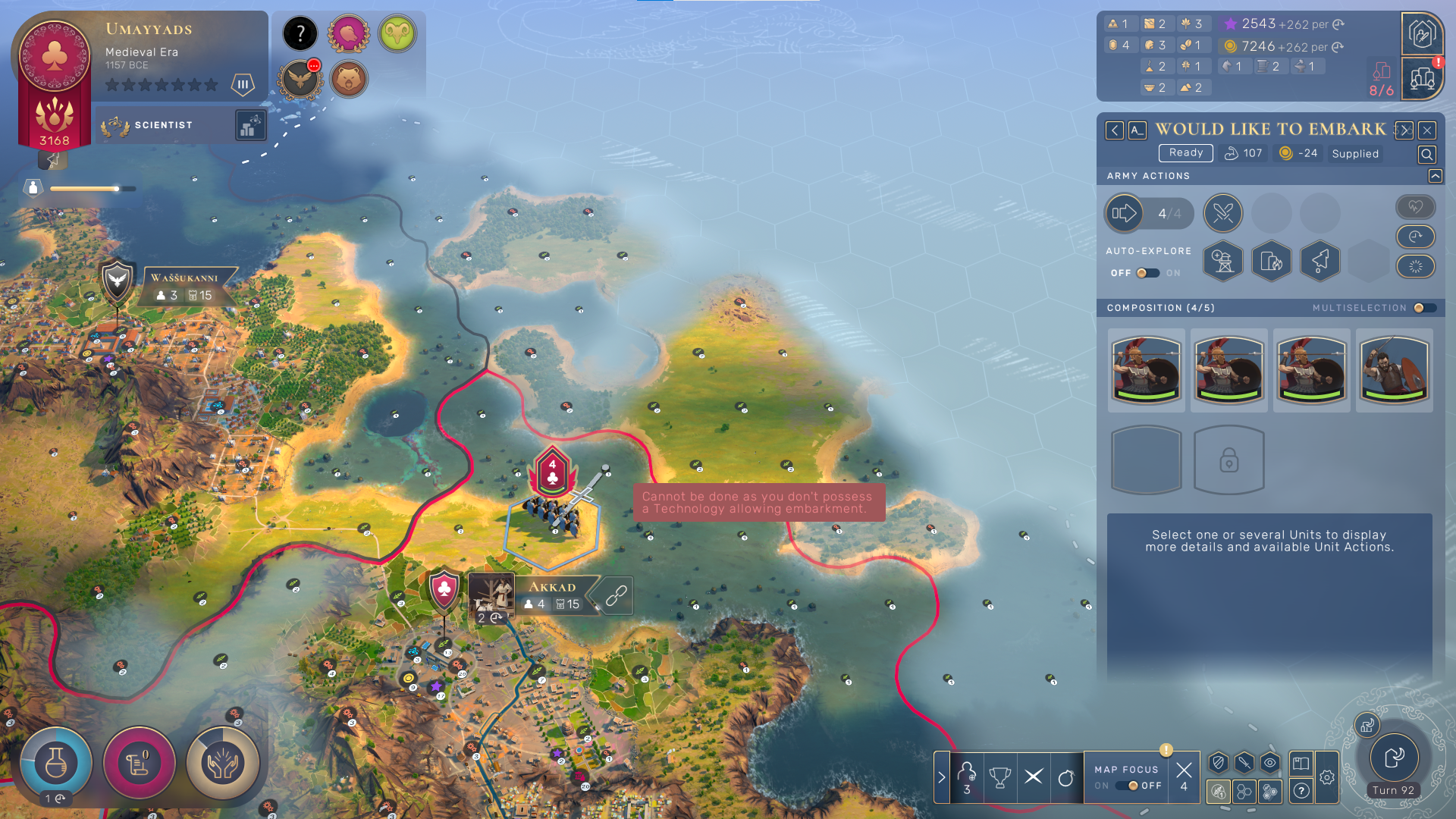Open the game settings gear
This screenshot has height=819, width=1456.
tap(1326, 777)
